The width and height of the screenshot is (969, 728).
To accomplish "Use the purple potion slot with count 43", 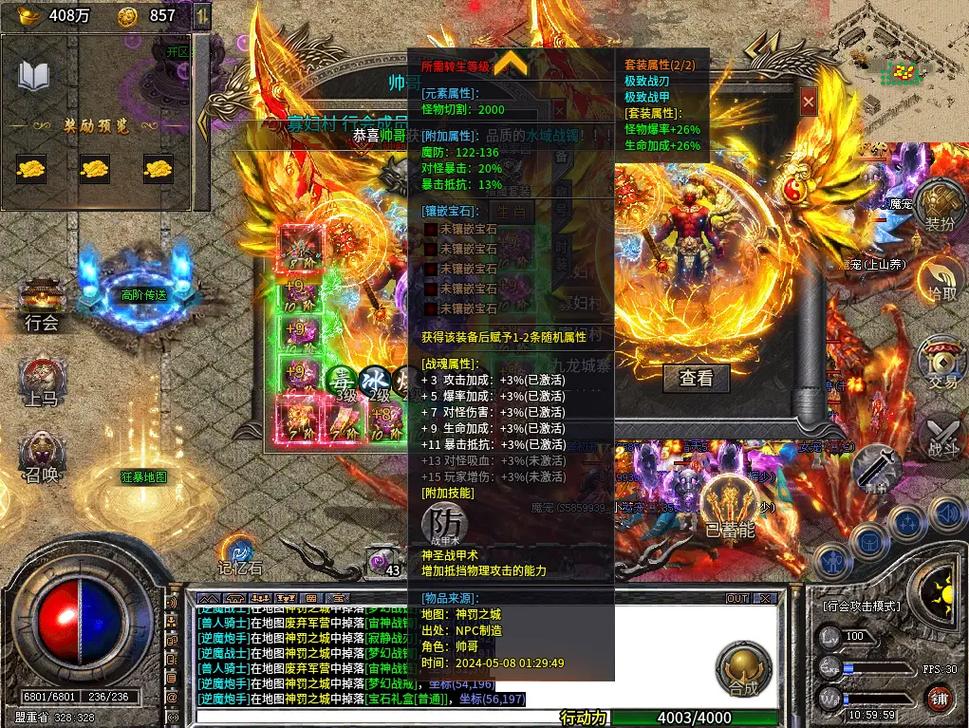I will pos(385,560).
